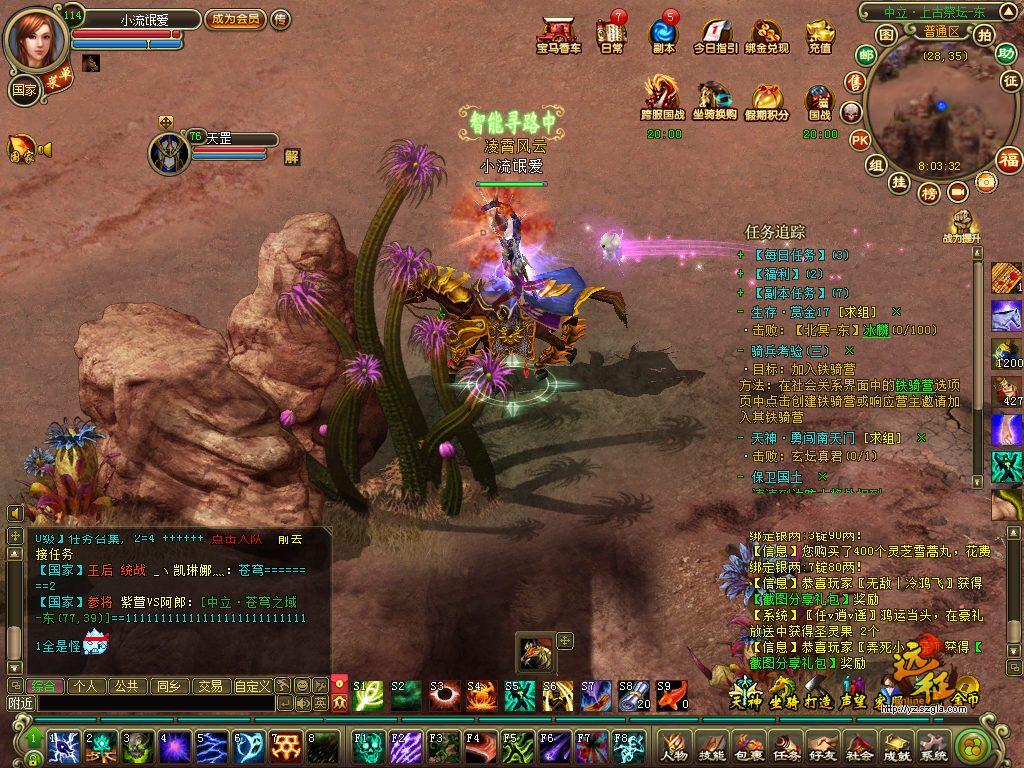
Task: Open 今日指引 daily guide
Action: pos(715,35)
